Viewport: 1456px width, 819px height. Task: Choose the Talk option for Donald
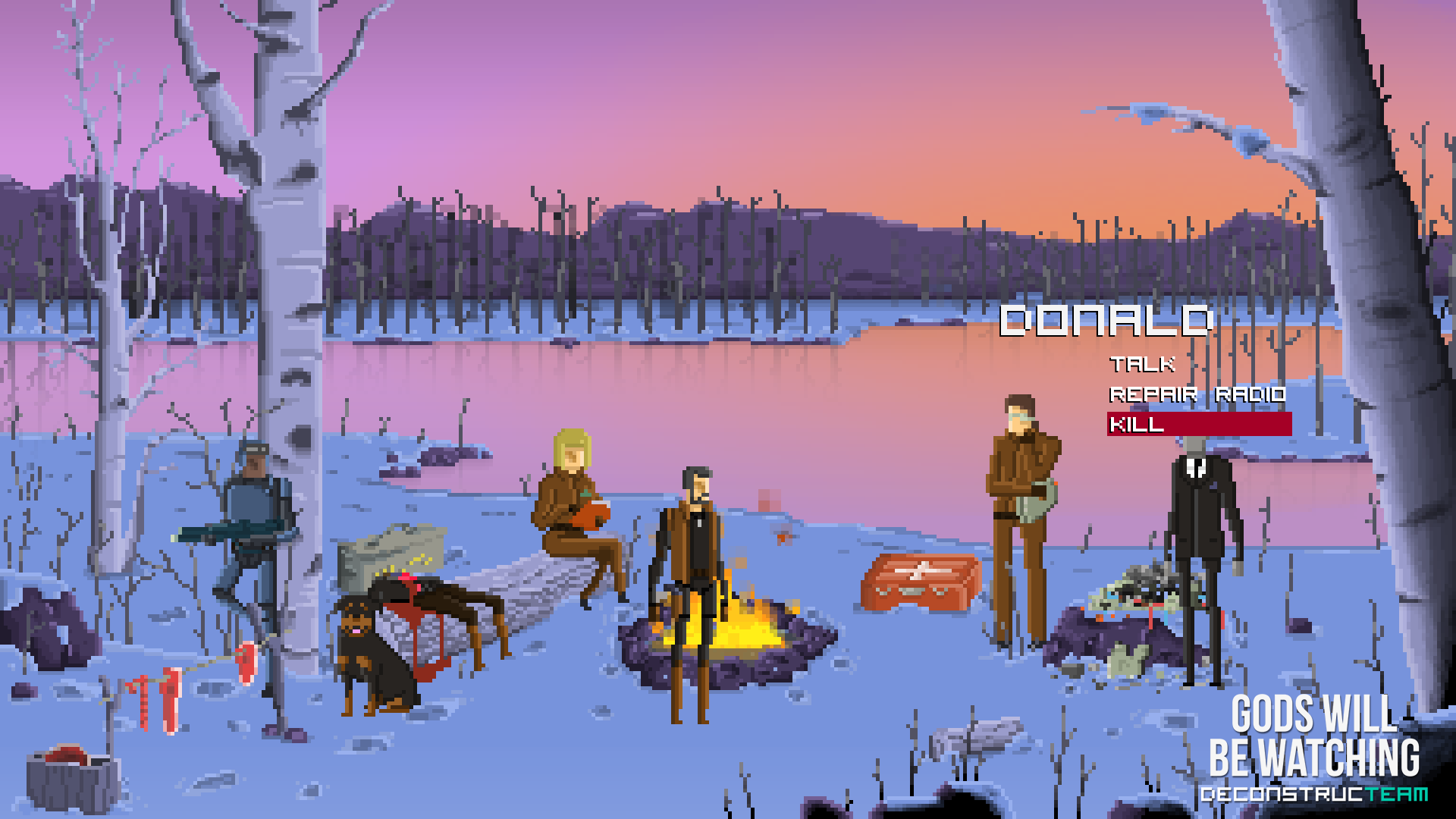click(x=1142, y=365)
